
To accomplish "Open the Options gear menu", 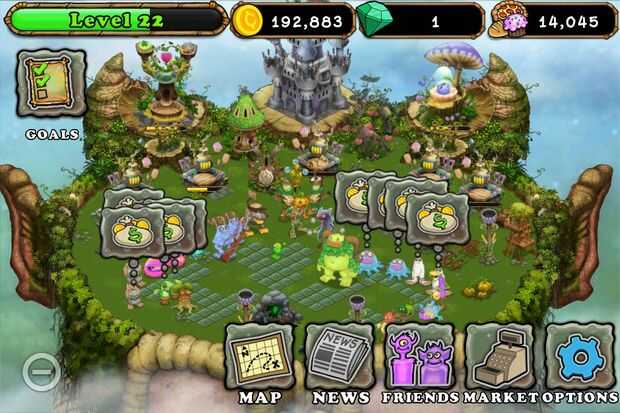I will [579, 357].
